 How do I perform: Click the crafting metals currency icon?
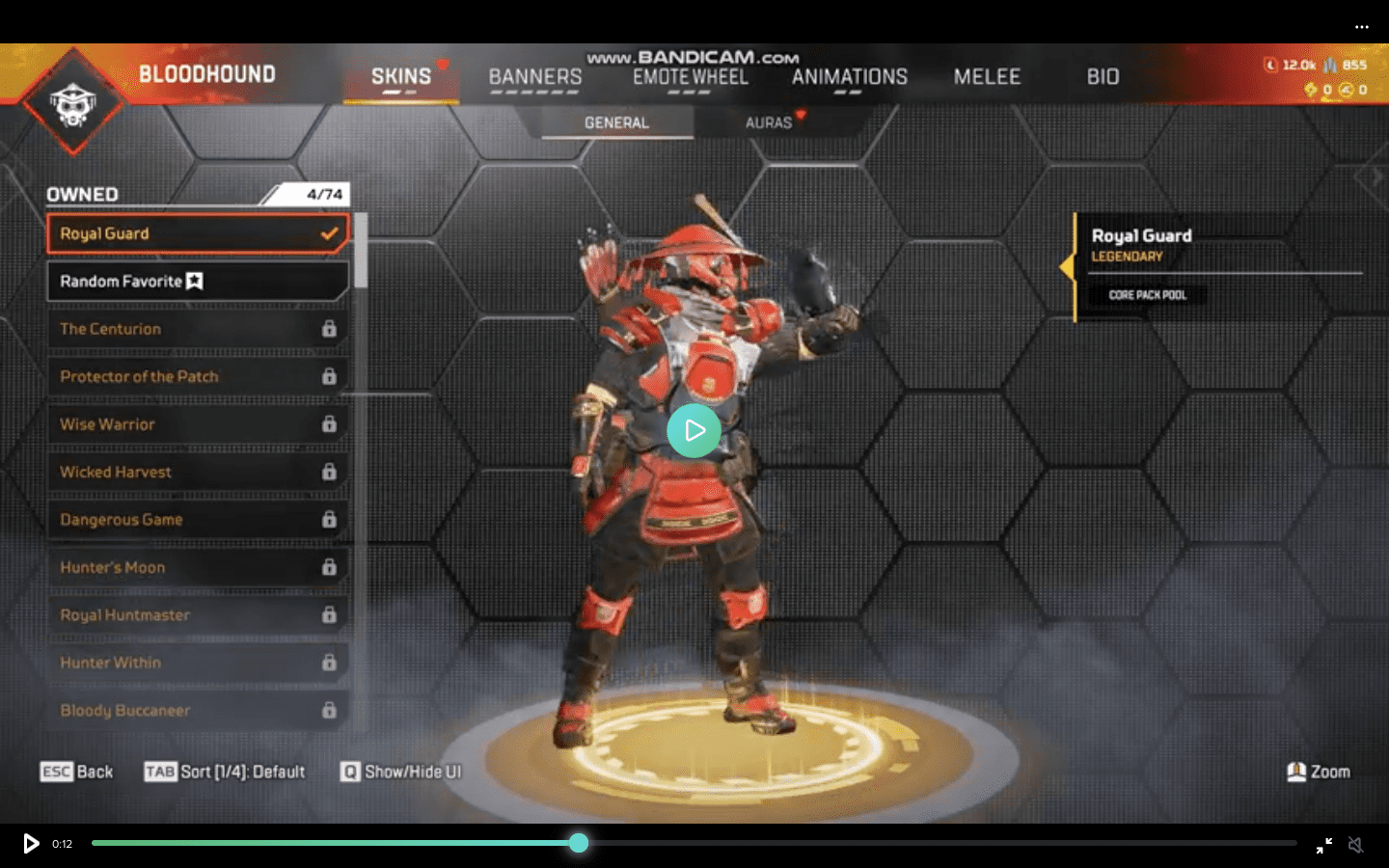point(1310,90)
